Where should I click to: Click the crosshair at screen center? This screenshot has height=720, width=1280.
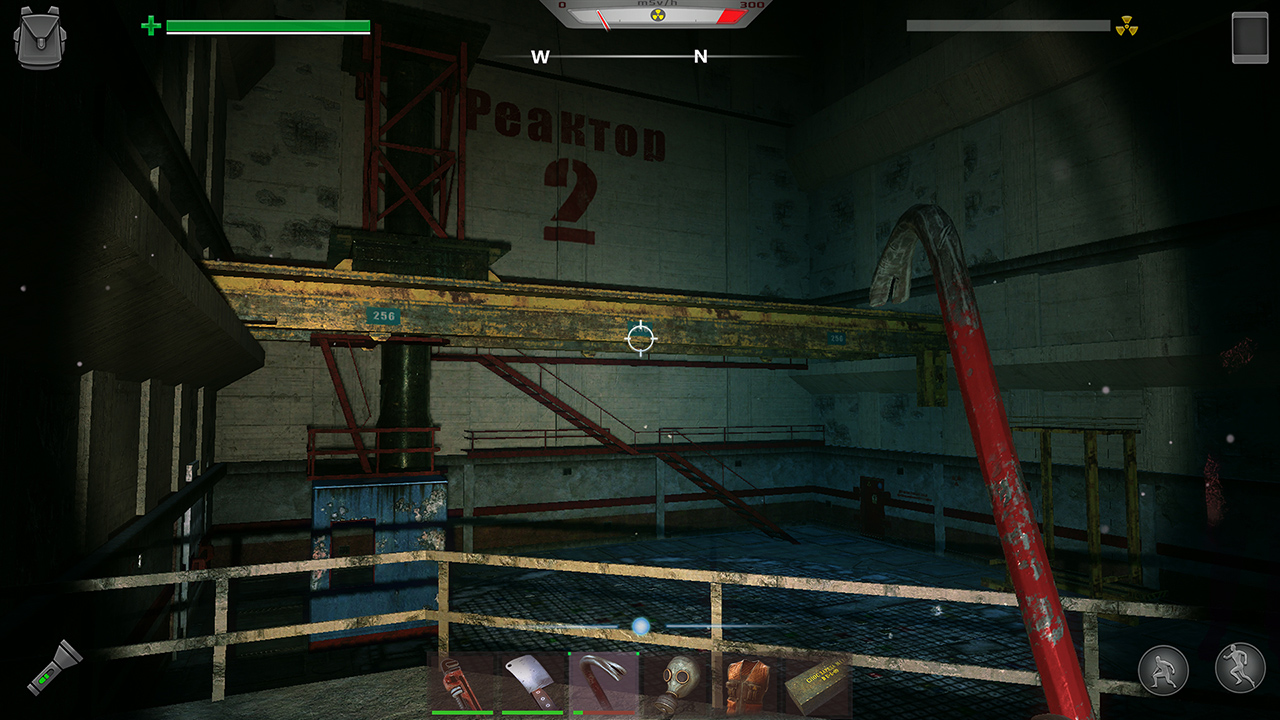coord(639,338)
